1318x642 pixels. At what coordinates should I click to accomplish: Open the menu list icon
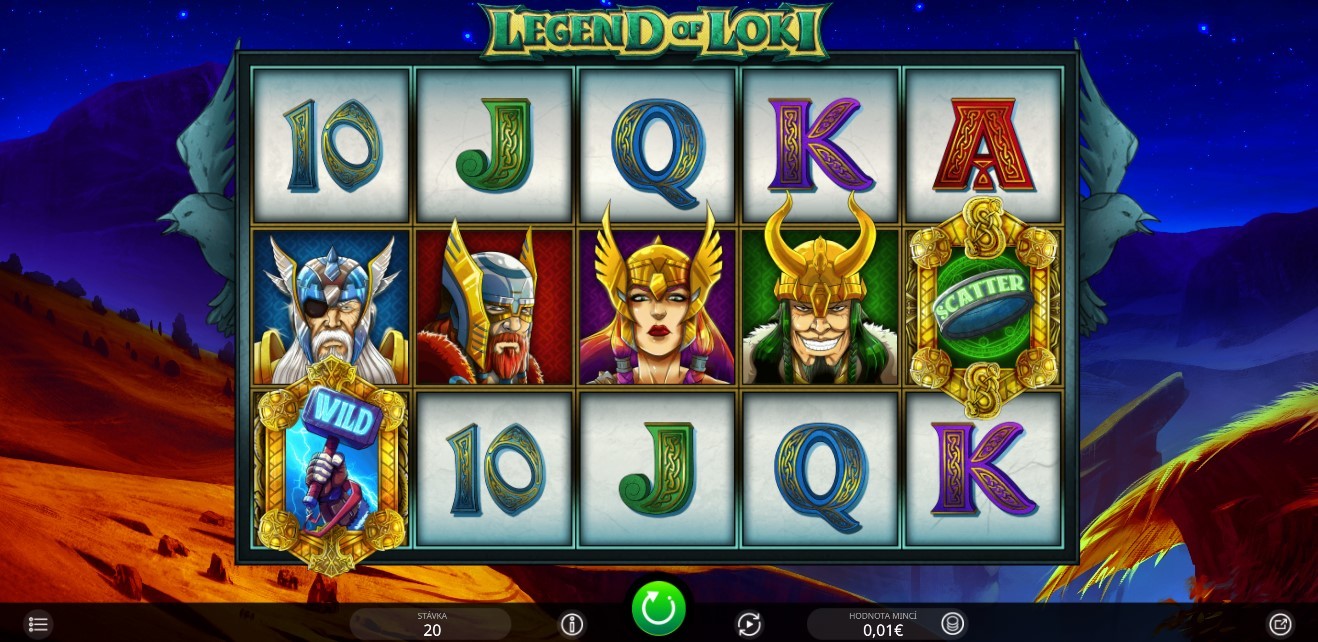click(38, 624)
